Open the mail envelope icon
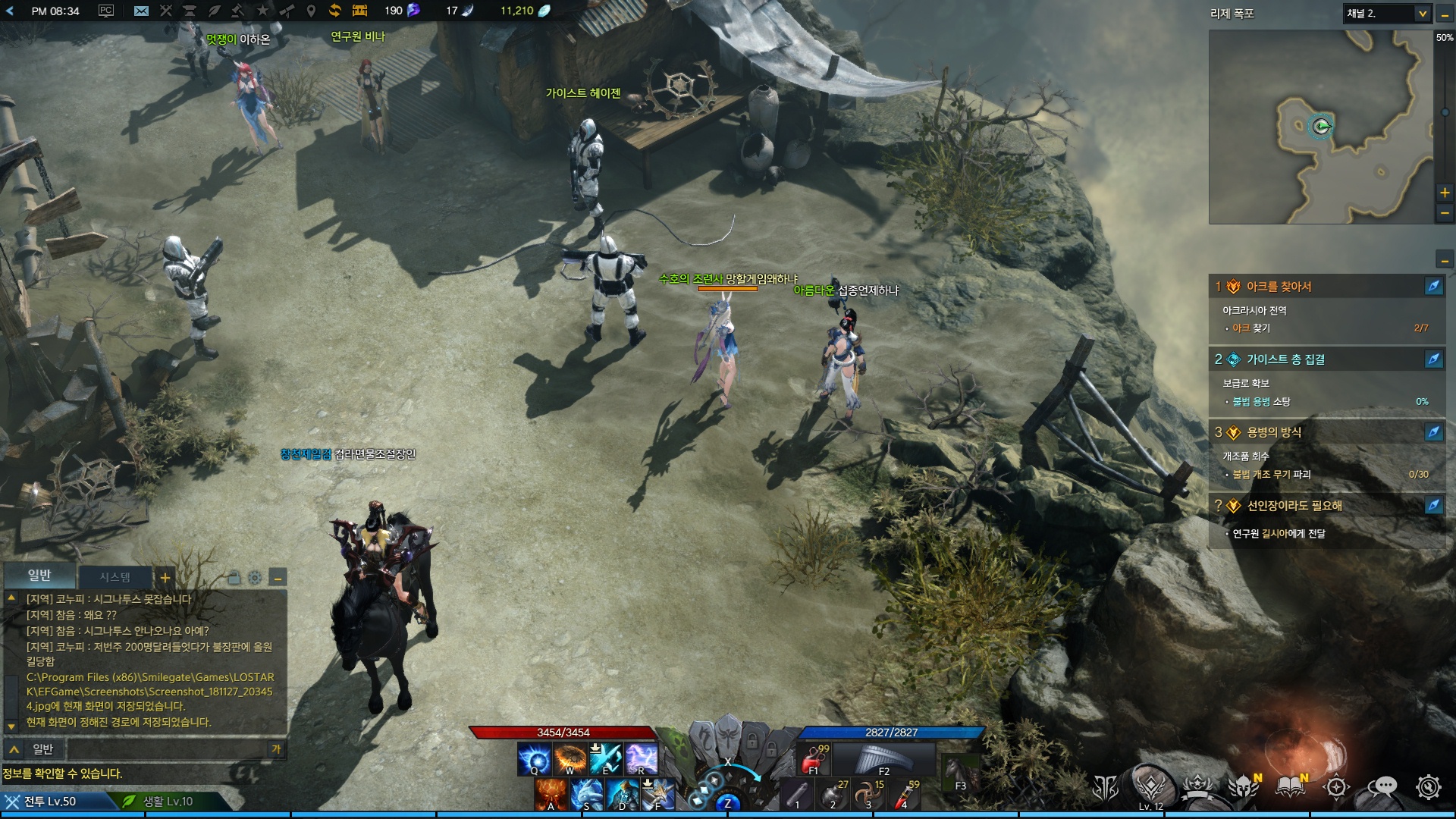 point(141,11)
